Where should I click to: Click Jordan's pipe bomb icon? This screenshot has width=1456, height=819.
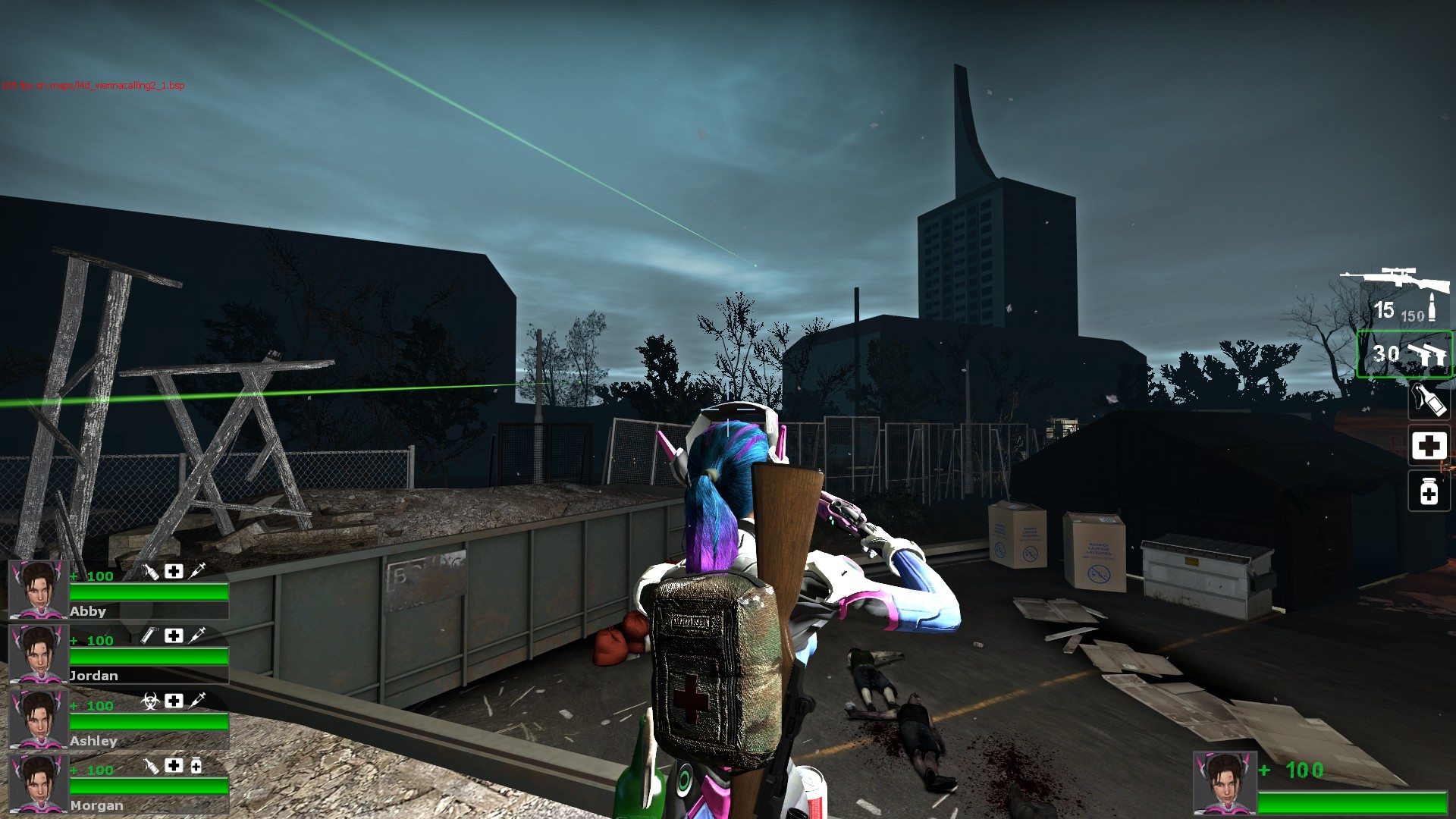(x=151, y=635)
